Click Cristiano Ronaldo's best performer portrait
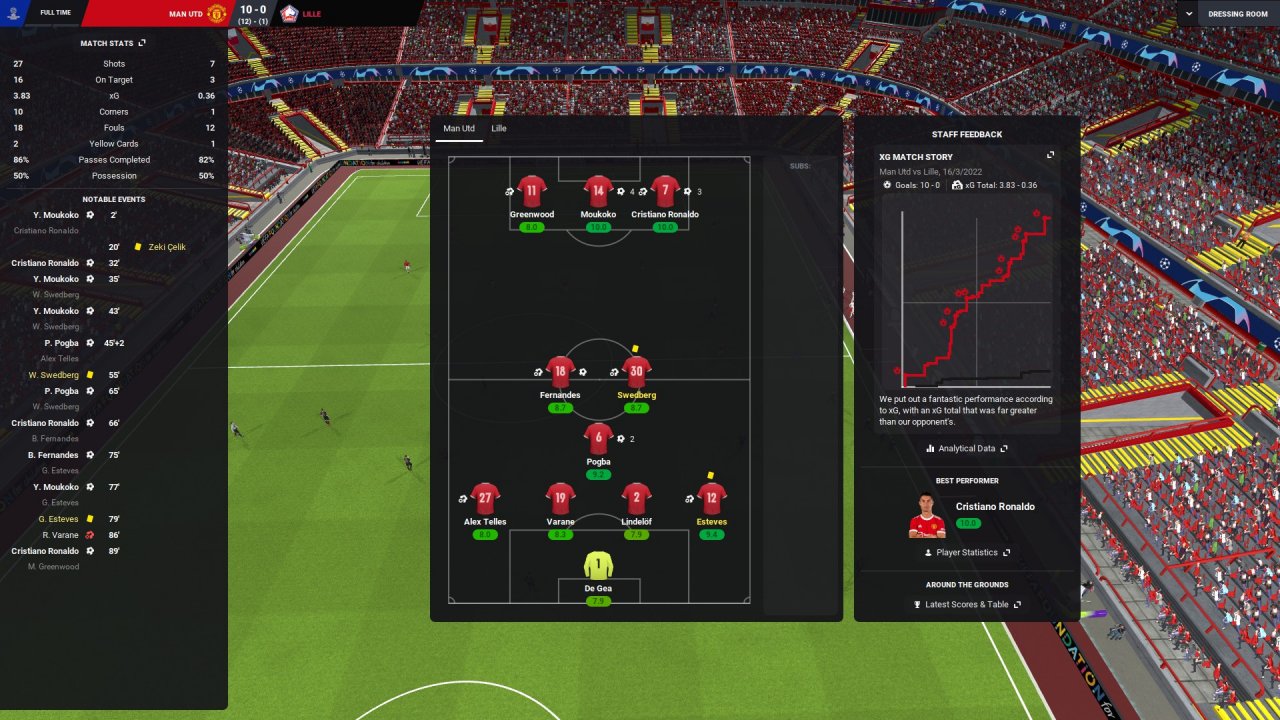The image size is (1280, 720). click(927, 515)
